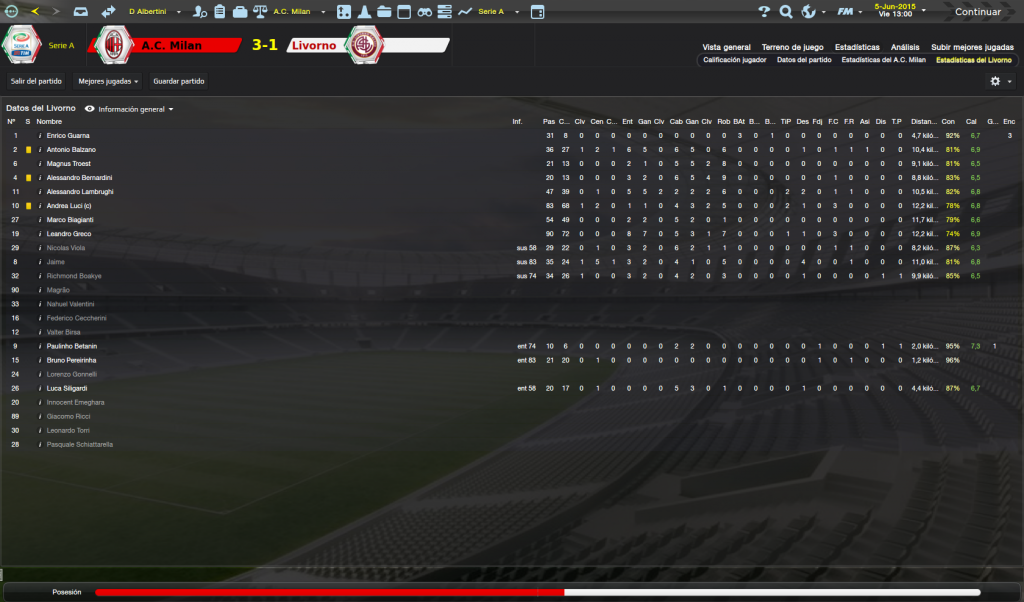Screen dimensions: 1024x602
Task: Click the Continuar button
Action: [x=977, y=12]
